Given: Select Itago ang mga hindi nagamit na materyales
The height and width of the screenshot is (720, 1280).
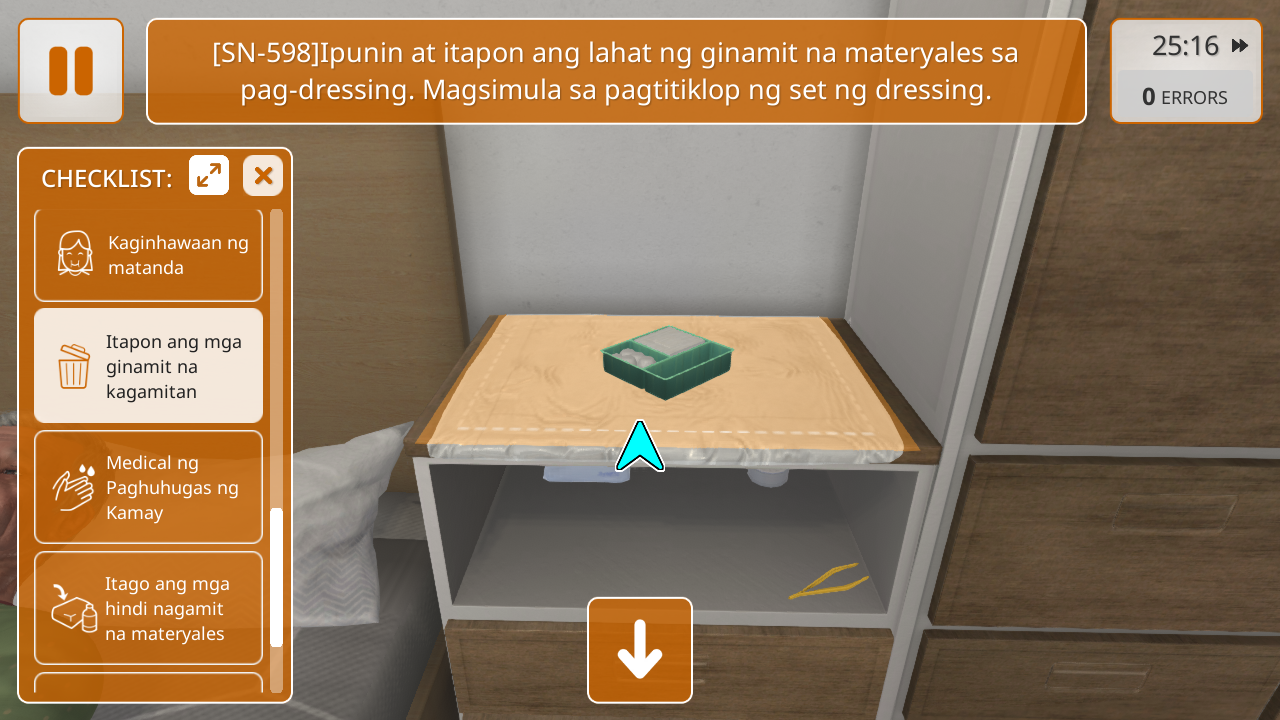Looking at the screenshot, I should click(148, 608).
